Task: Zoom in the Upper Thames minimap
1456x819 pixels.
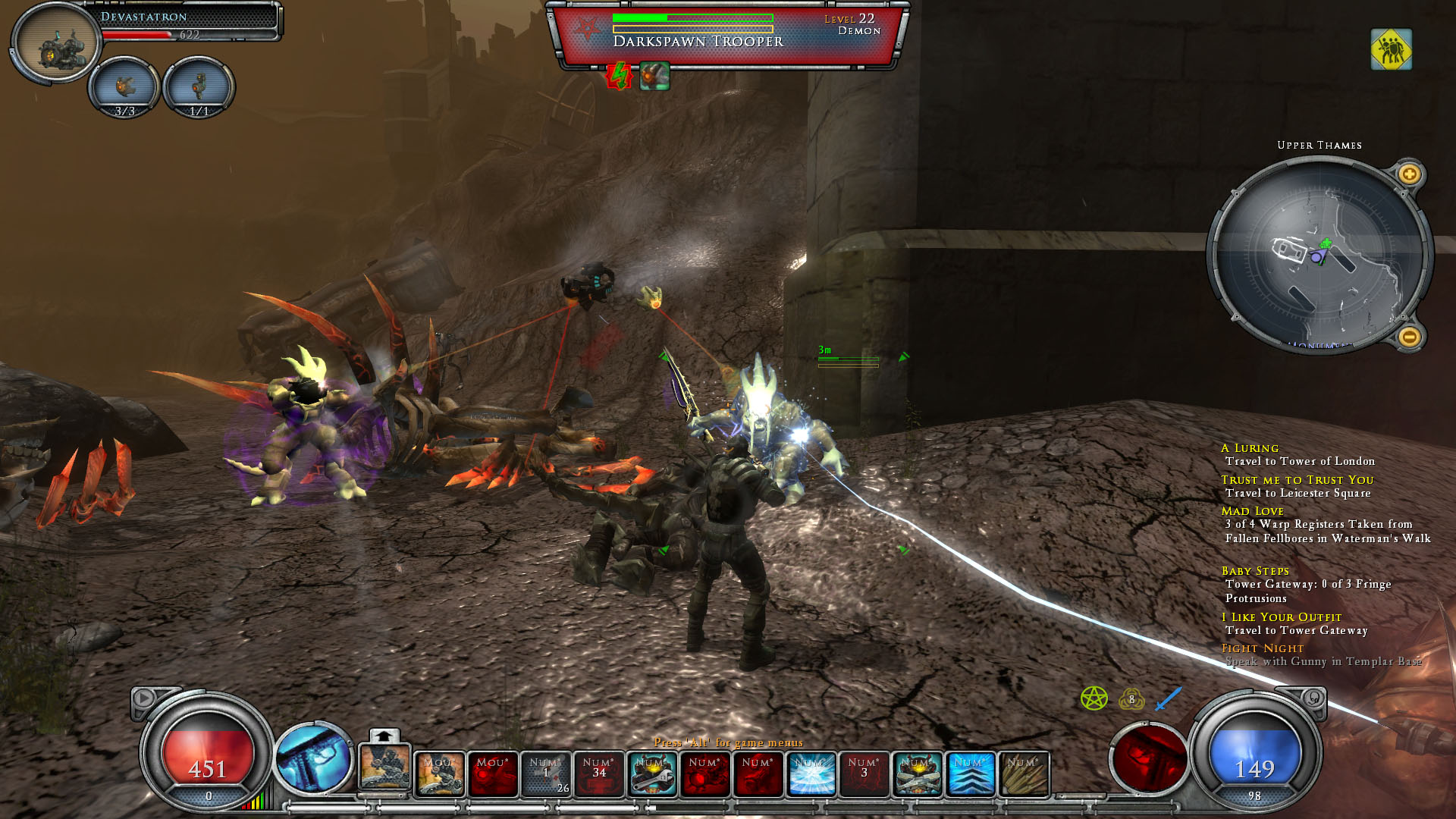Action: pyautogui.click(x=1409, y=174)
